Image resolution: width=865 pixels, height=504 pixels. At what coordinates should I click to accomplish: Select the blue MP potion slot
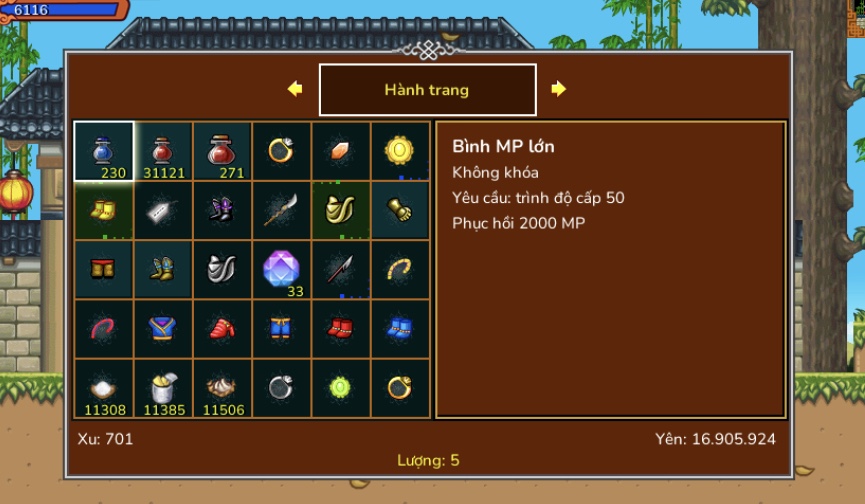pos(104,151)
